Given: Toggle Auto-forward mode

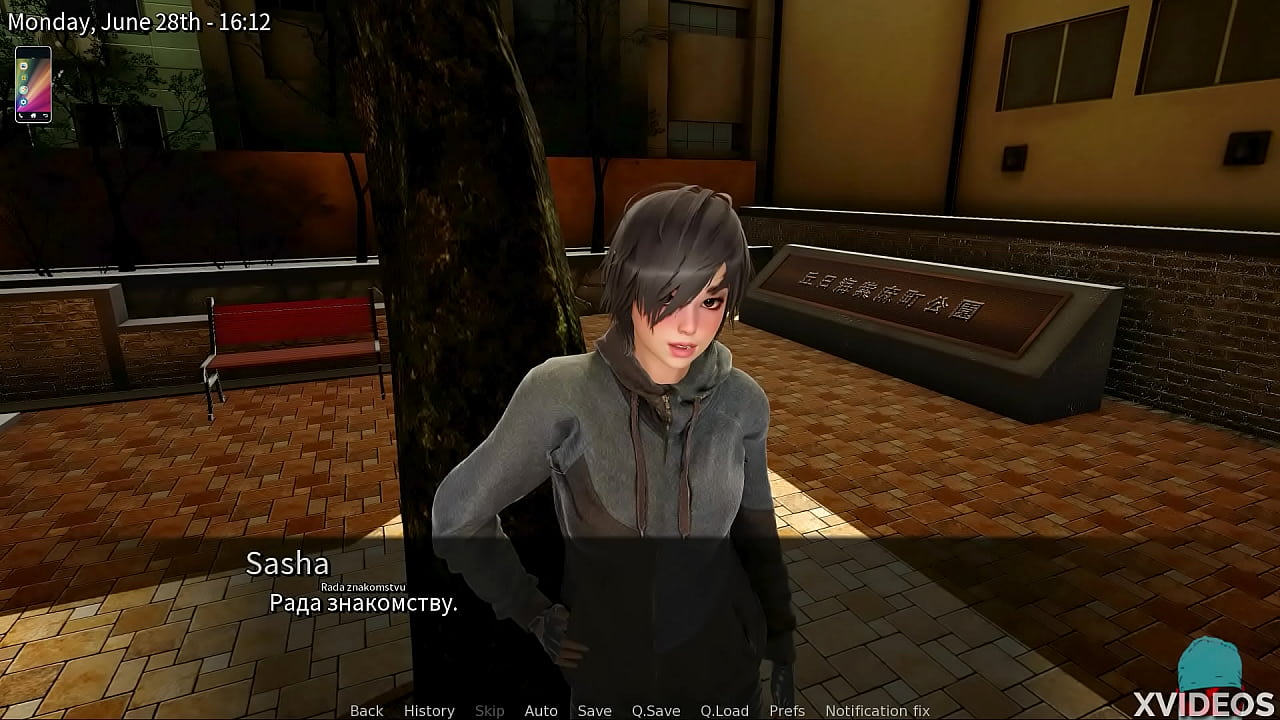Looking at the screenshot, I should [x=541, y=710].
